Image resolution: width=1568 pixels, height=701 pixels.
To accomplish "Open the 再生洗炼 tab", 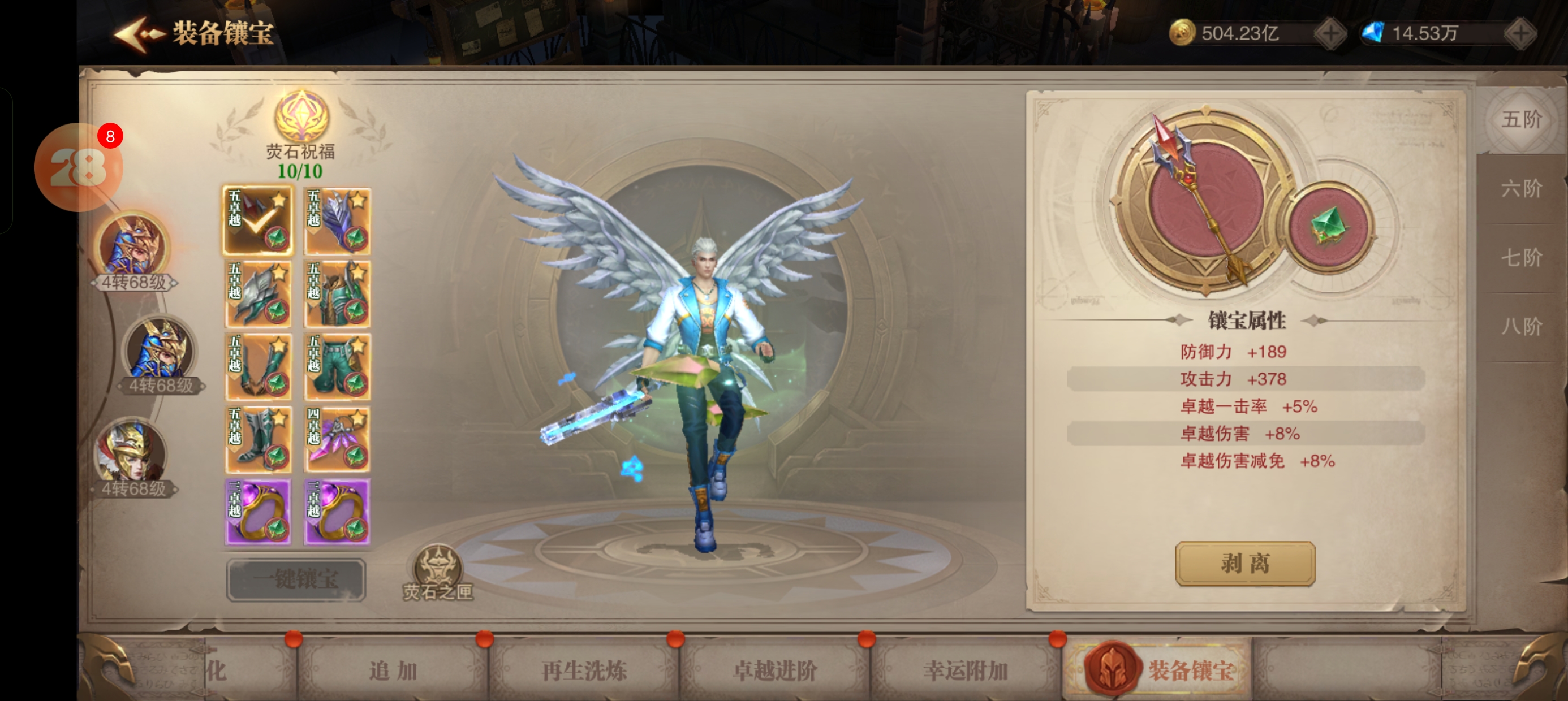I will pyautogui.click(x=584, y=670).
